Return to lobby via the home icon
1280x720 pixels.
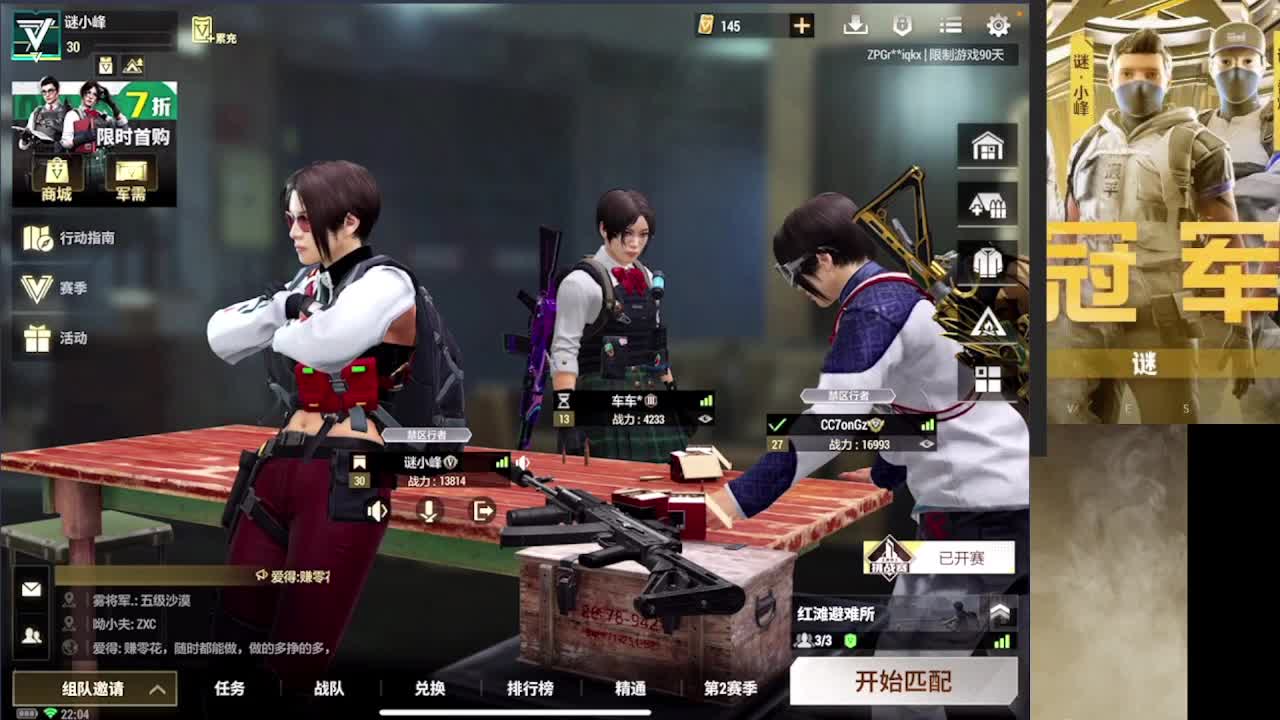click(987, 144)
